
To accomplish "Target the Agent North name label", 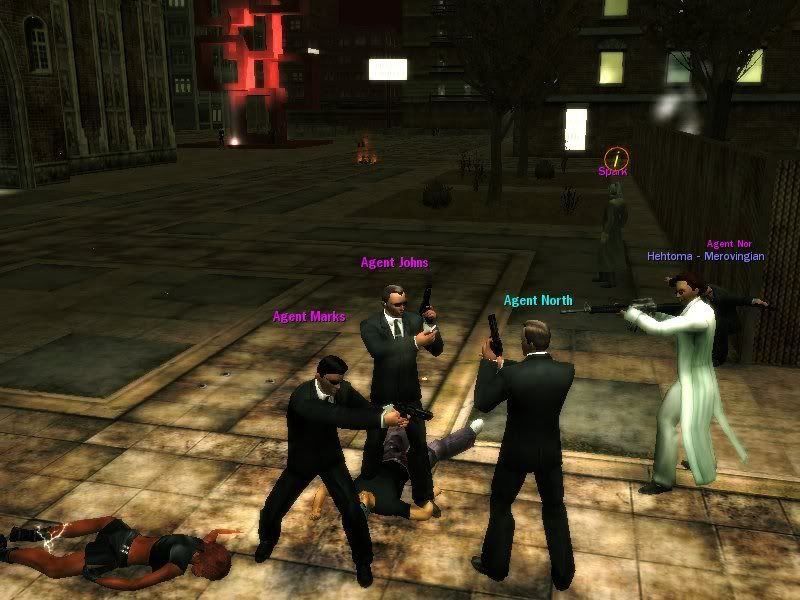I will coord(538,300).
